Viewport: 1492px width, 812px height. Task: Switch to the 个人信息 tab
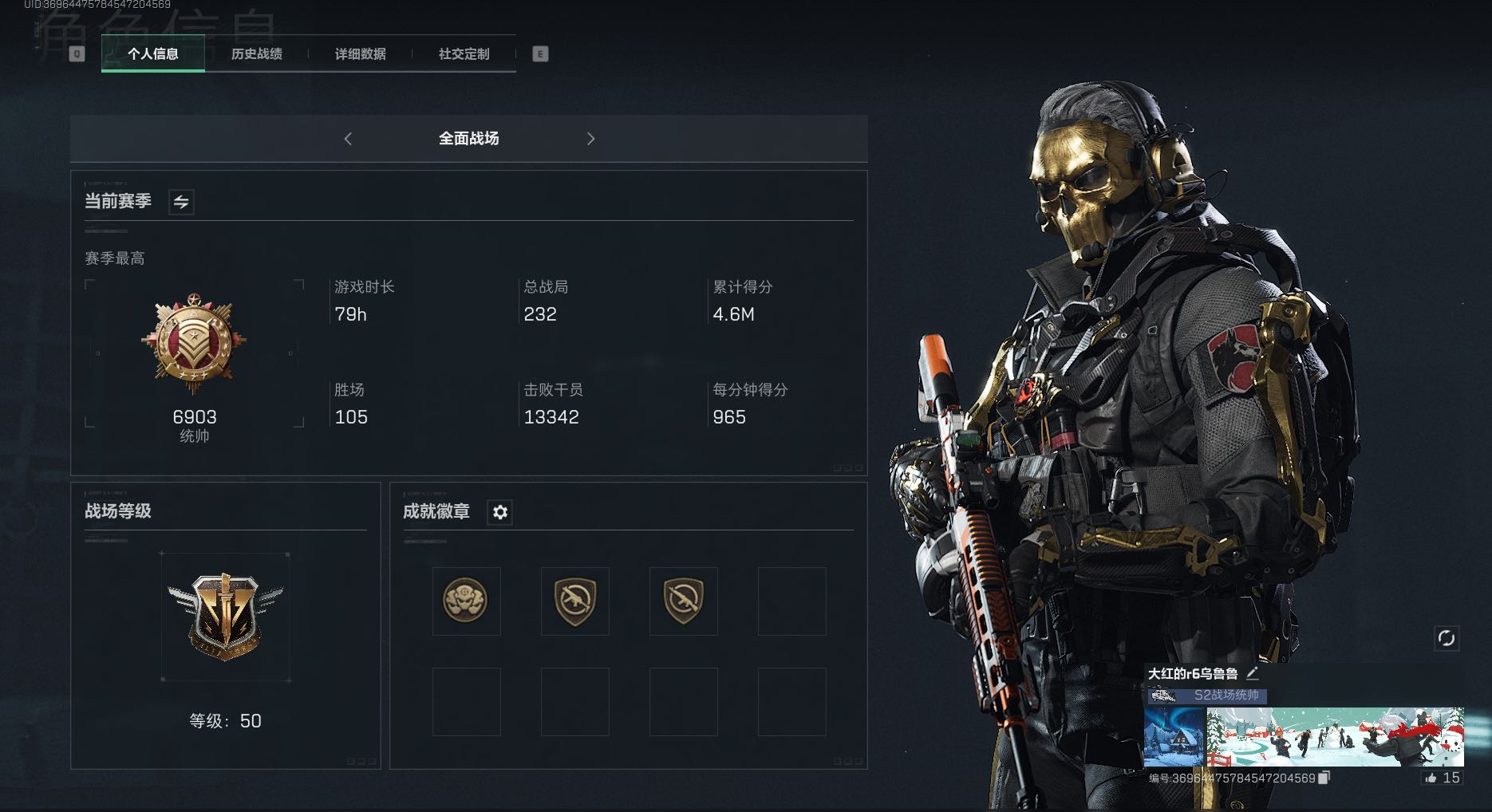[x=153, y=54]
